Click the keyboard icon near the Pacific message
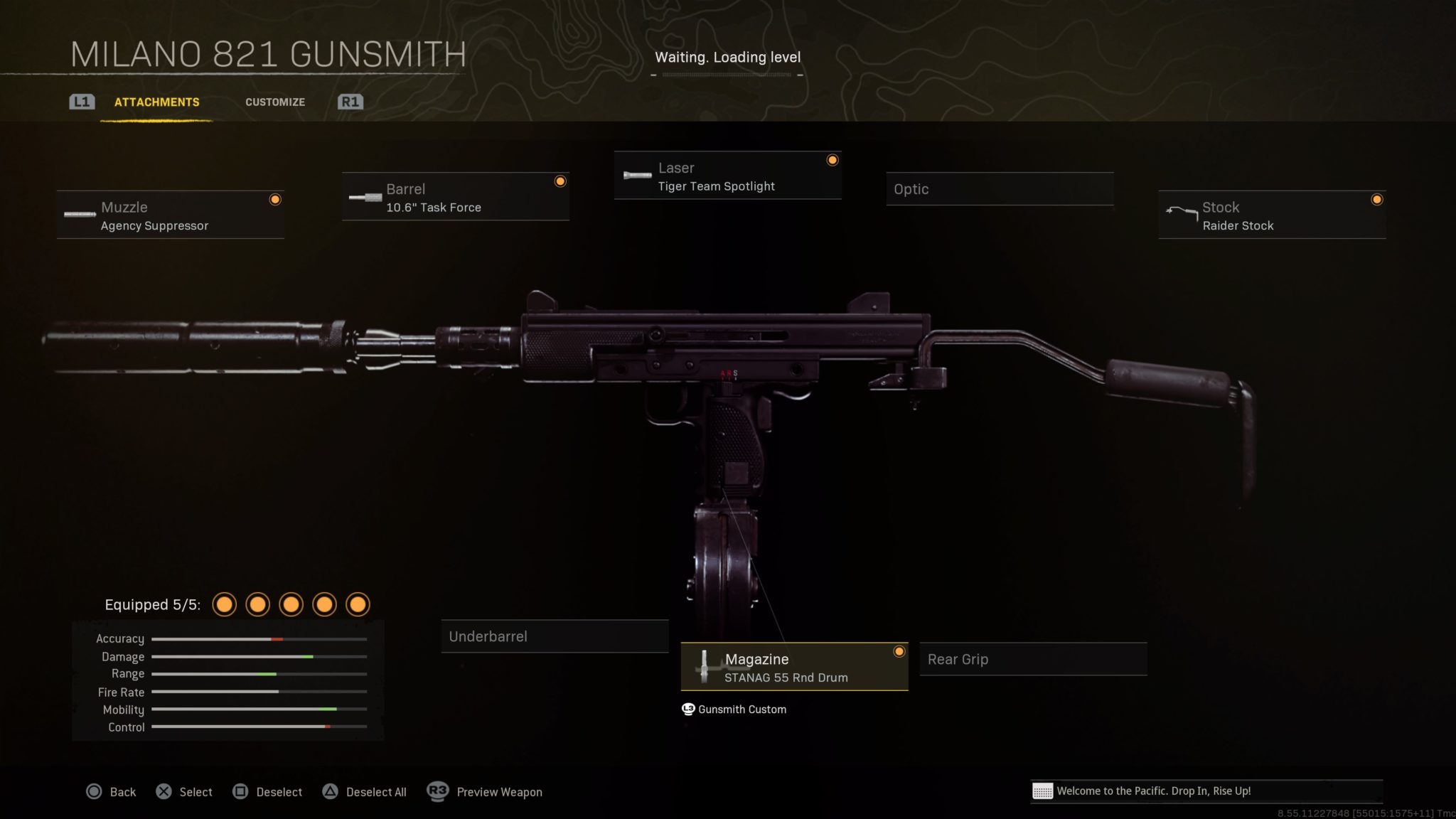Image resolution: width=1456 pixels, height=819 pixels. 1044,790
